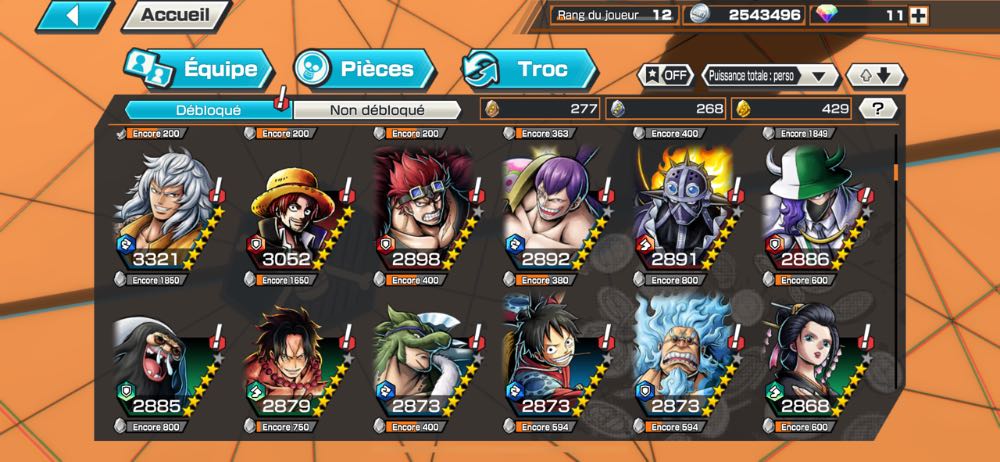The width and height of the screenshot is (1000, 462).
Task: Go back with the arrow button
Action: click(74, 15)
